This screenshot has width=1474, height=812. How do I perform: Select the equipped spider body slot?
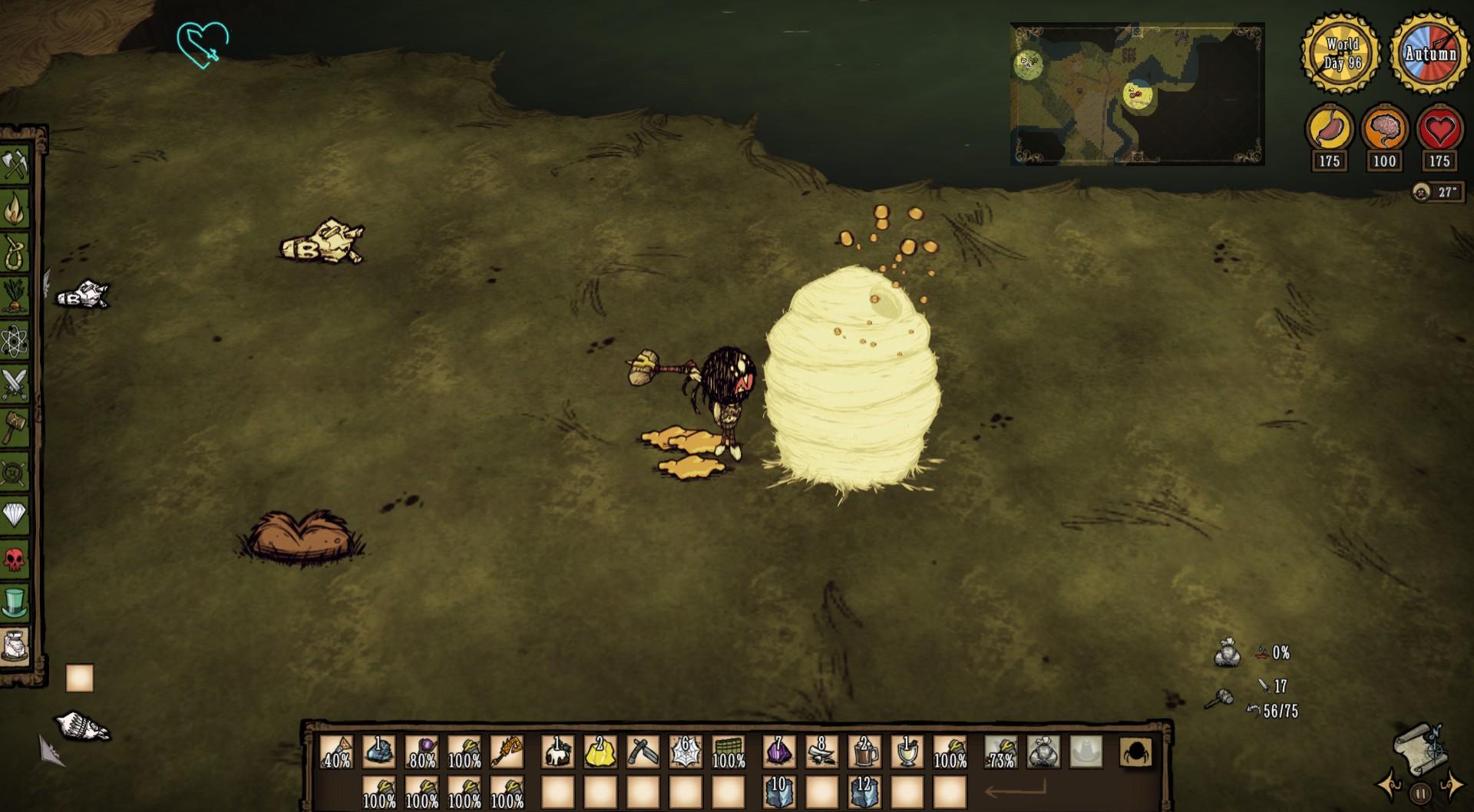[x=1136, y=752]
